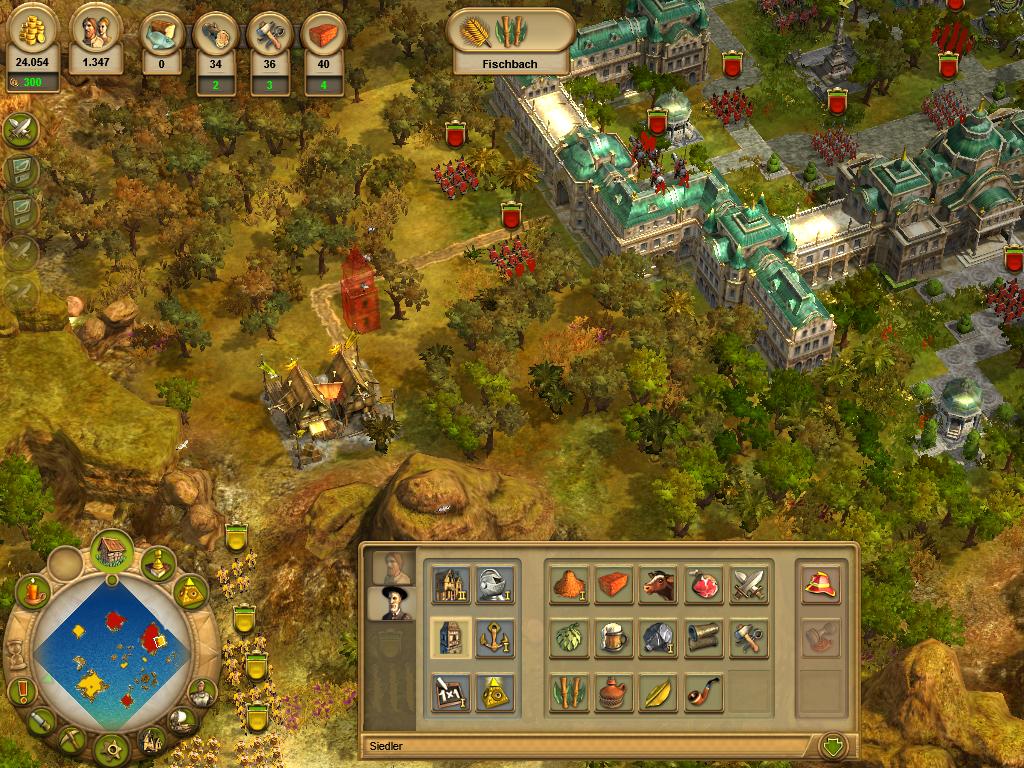Open the construction menu house button
The image size is (1024, 768).
click(x=113, y=551)
